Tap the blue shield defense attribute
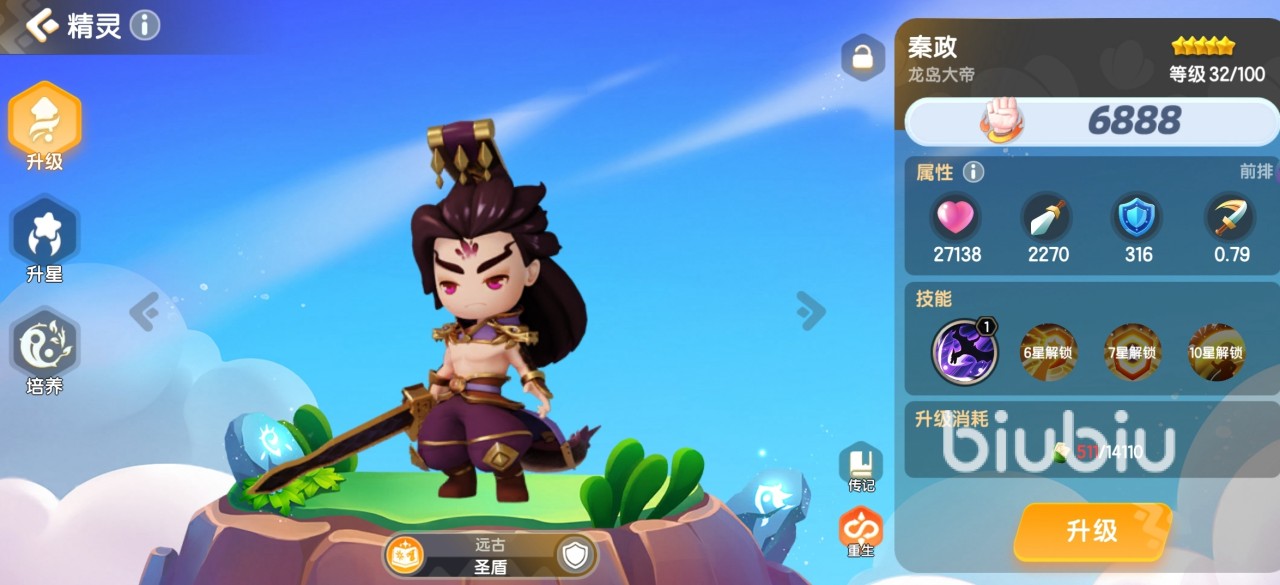Viewport: 1280px width, 585px height. (x=1138, y=216)
